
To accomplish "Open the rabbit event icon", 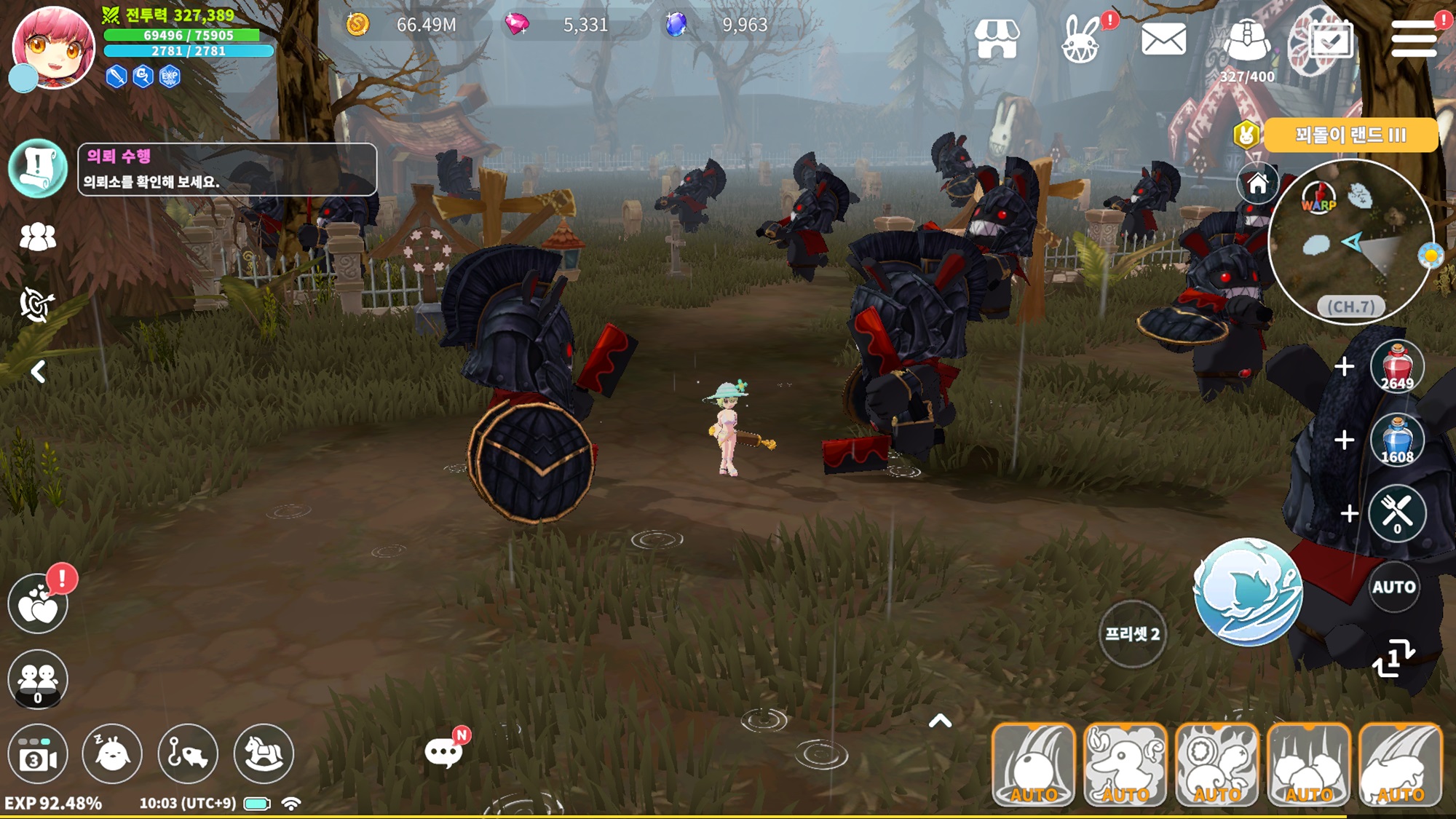I will tap(1081, 40).
